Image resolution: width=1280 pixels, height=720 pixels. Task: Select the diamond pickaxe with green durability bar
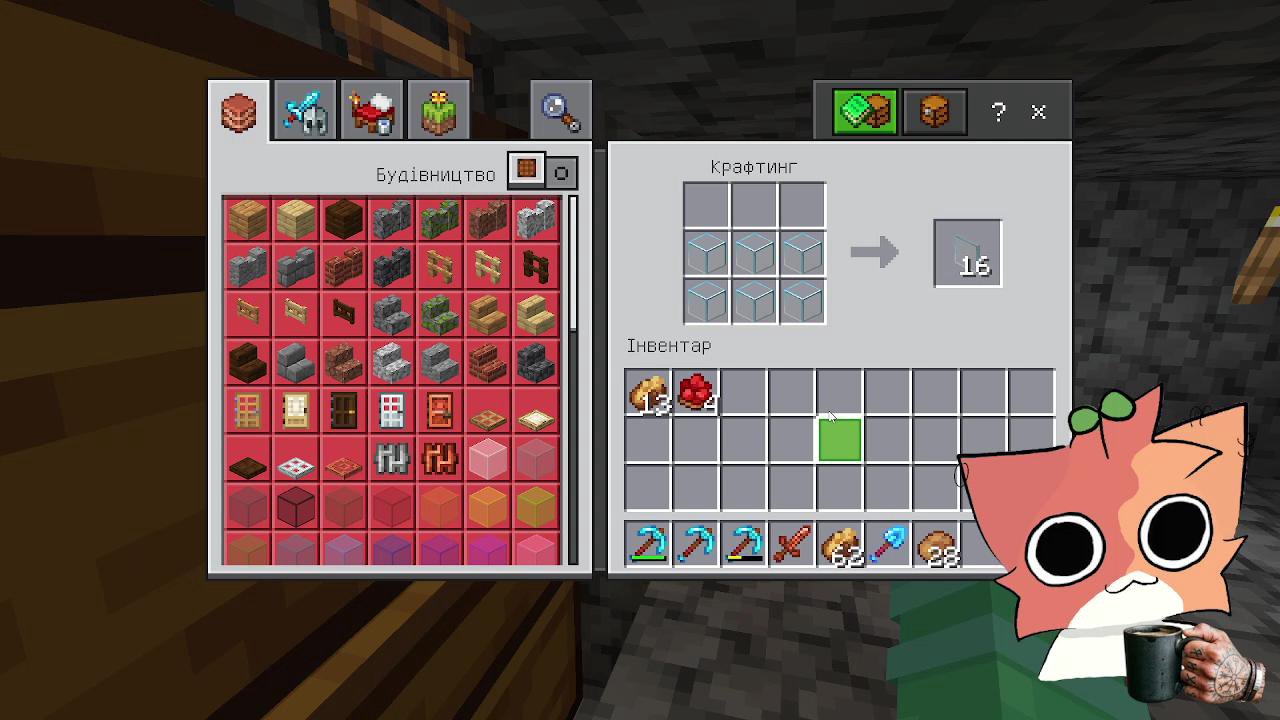(x=648, y=545)
